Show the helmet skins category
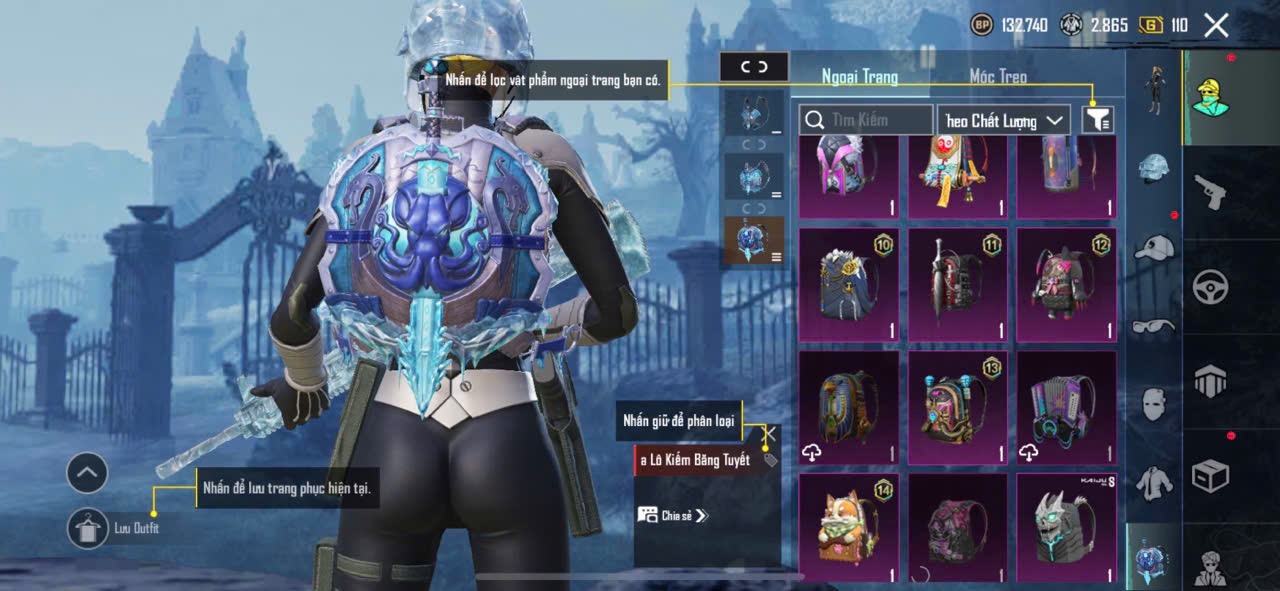1280x591 pixels. (1153, 170)
